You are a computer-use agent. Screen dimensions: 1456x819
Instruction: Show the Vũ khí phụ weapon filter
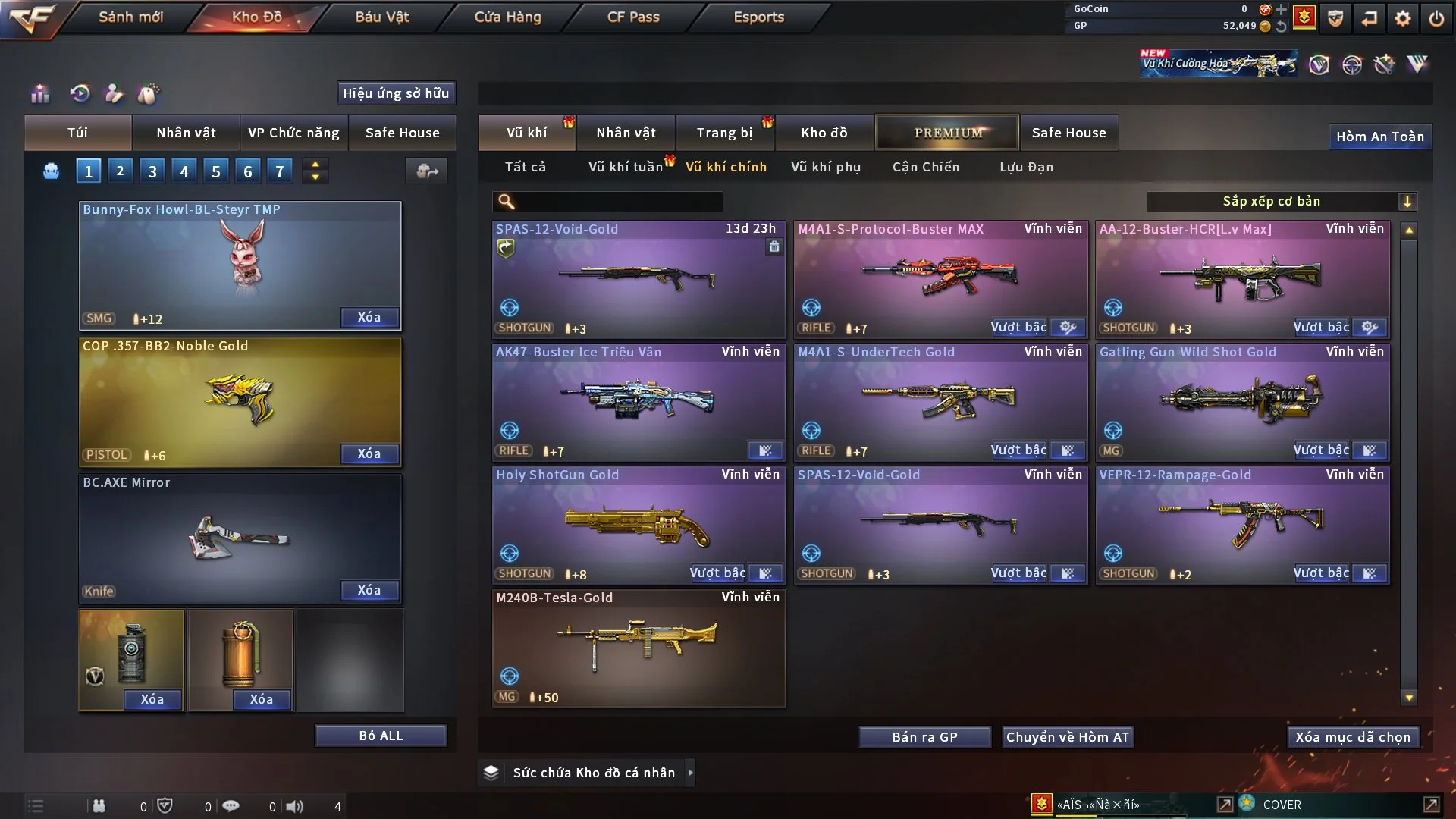(x=825, y=167)
